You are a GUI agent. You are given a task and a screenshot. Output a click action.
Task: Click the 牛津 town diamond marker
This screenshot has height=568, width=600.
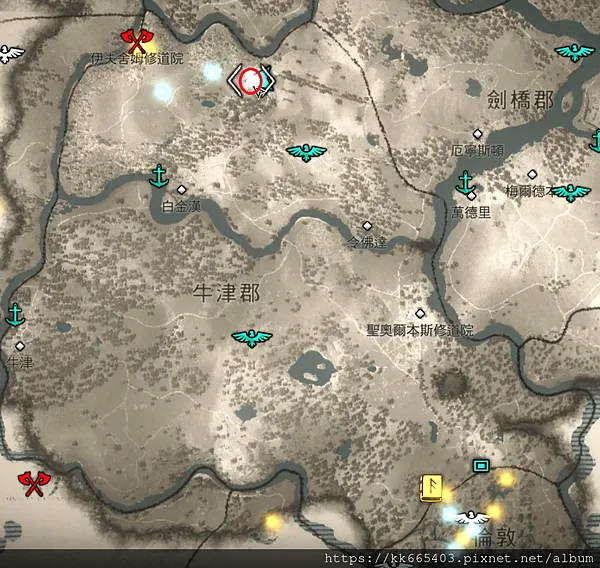pyautogui.click(x=20, y=346)
